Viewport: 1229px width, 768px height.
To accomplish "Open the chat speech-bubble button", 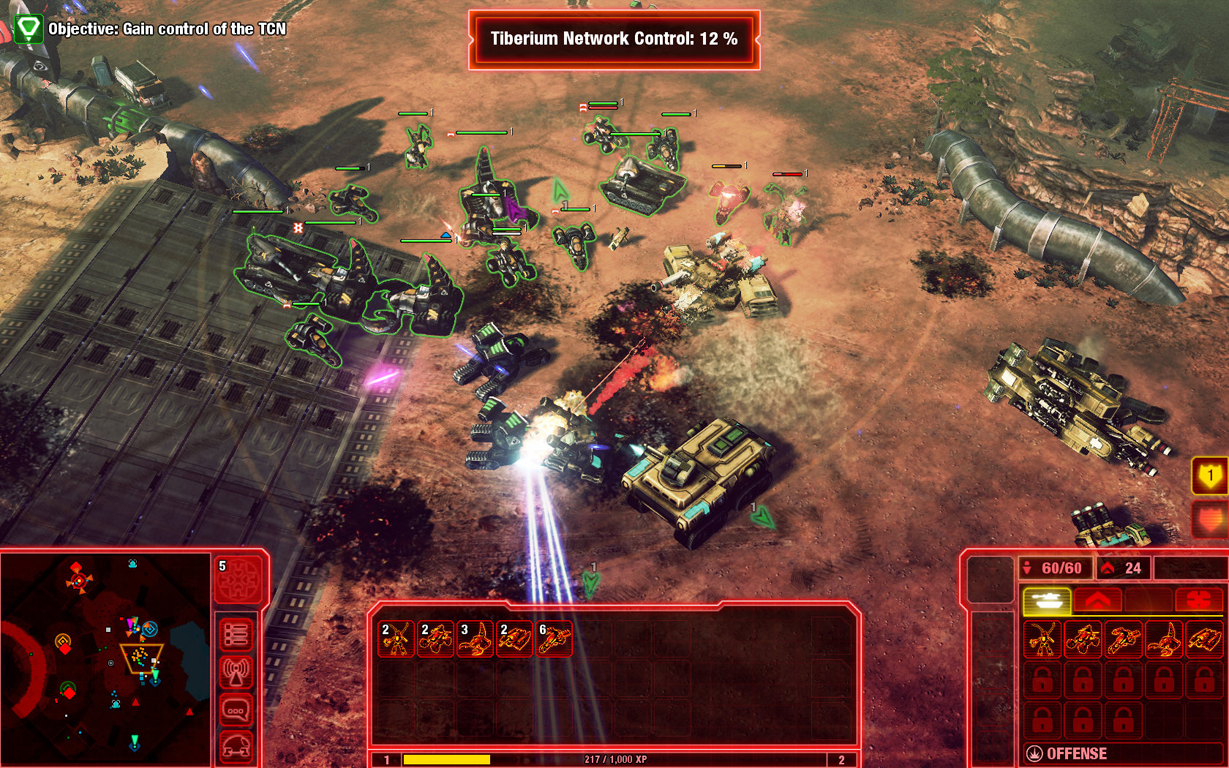I will [237, 710].
